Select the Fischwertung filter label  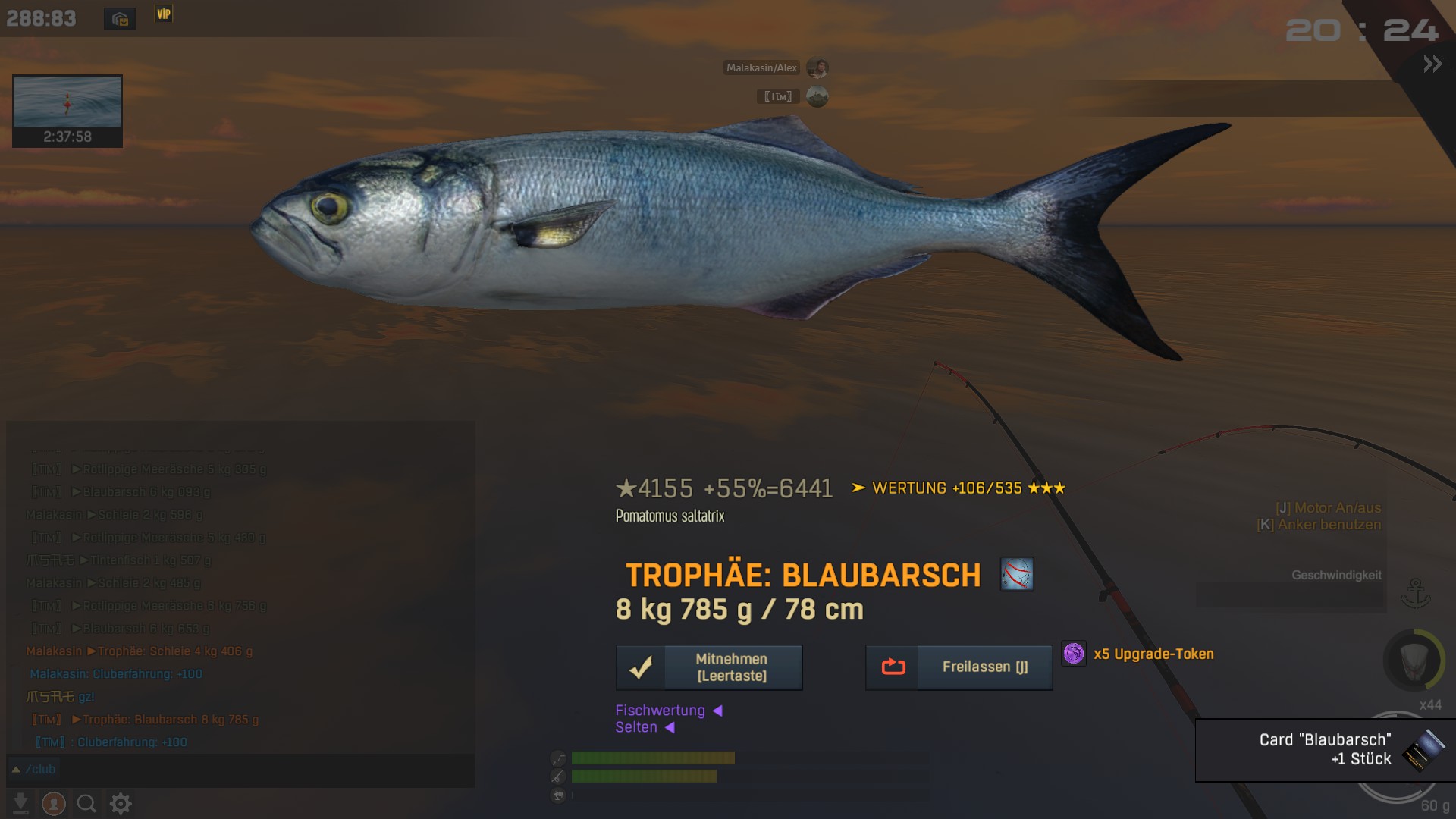(660, 711)
